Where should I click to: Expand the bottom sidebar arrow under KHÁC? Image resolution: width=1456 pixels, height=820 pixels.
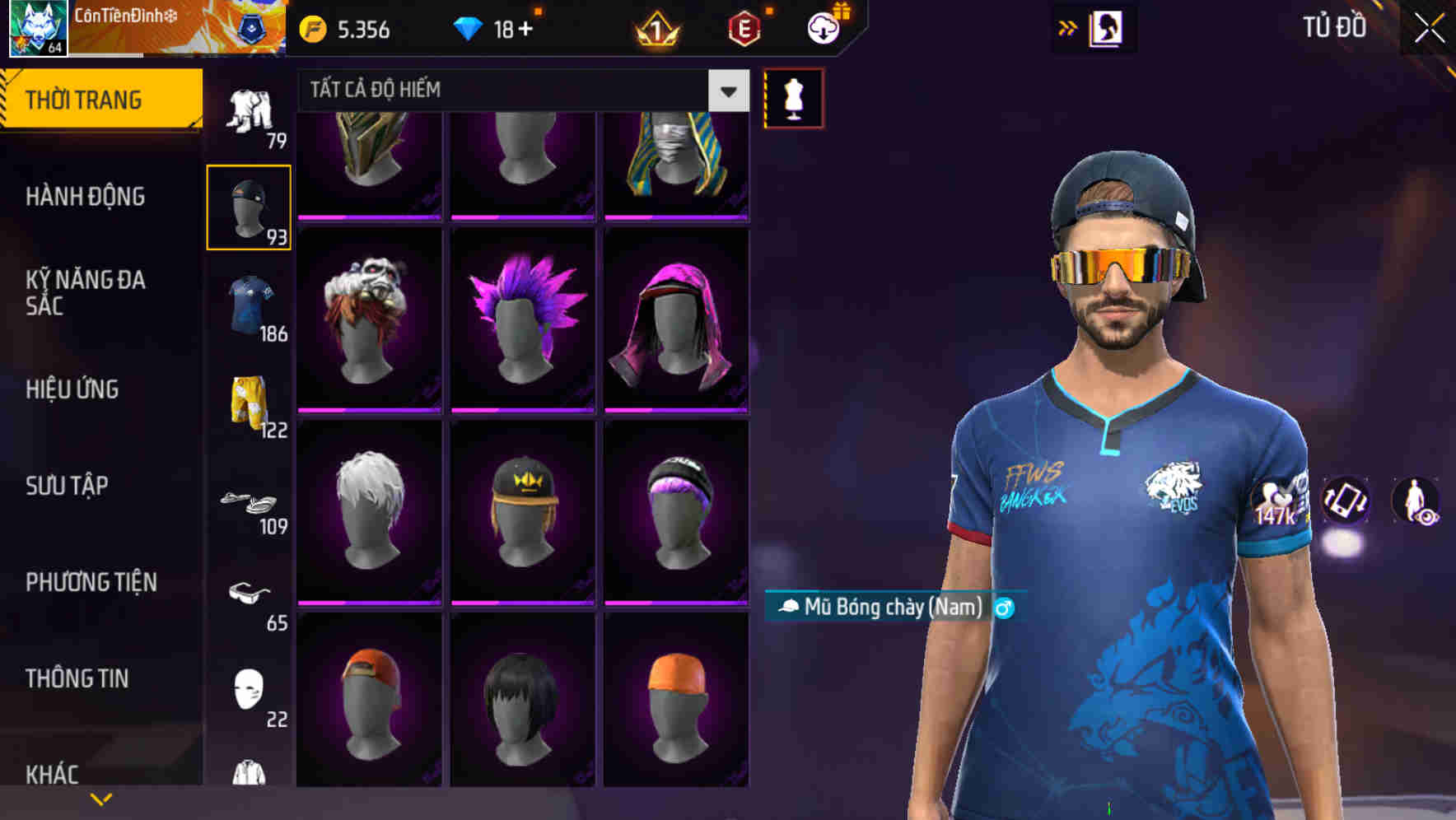coord(101,798)
